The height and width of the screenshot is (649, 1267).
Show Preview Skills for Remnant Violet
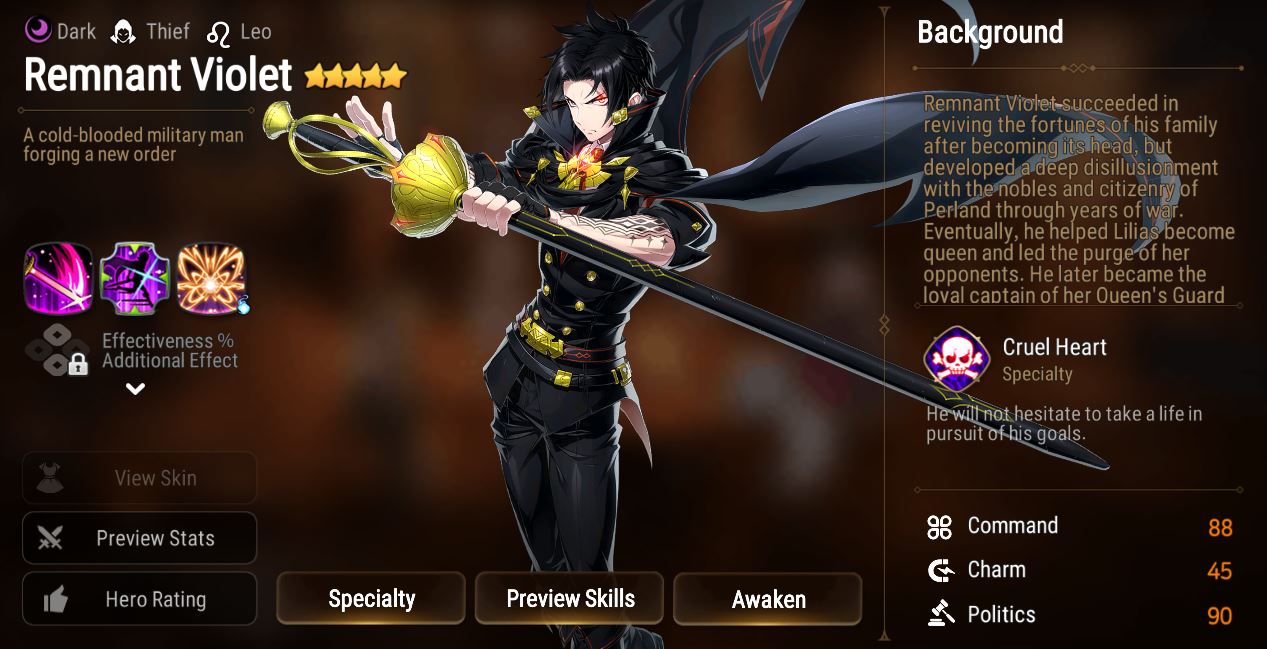(570, 599)
